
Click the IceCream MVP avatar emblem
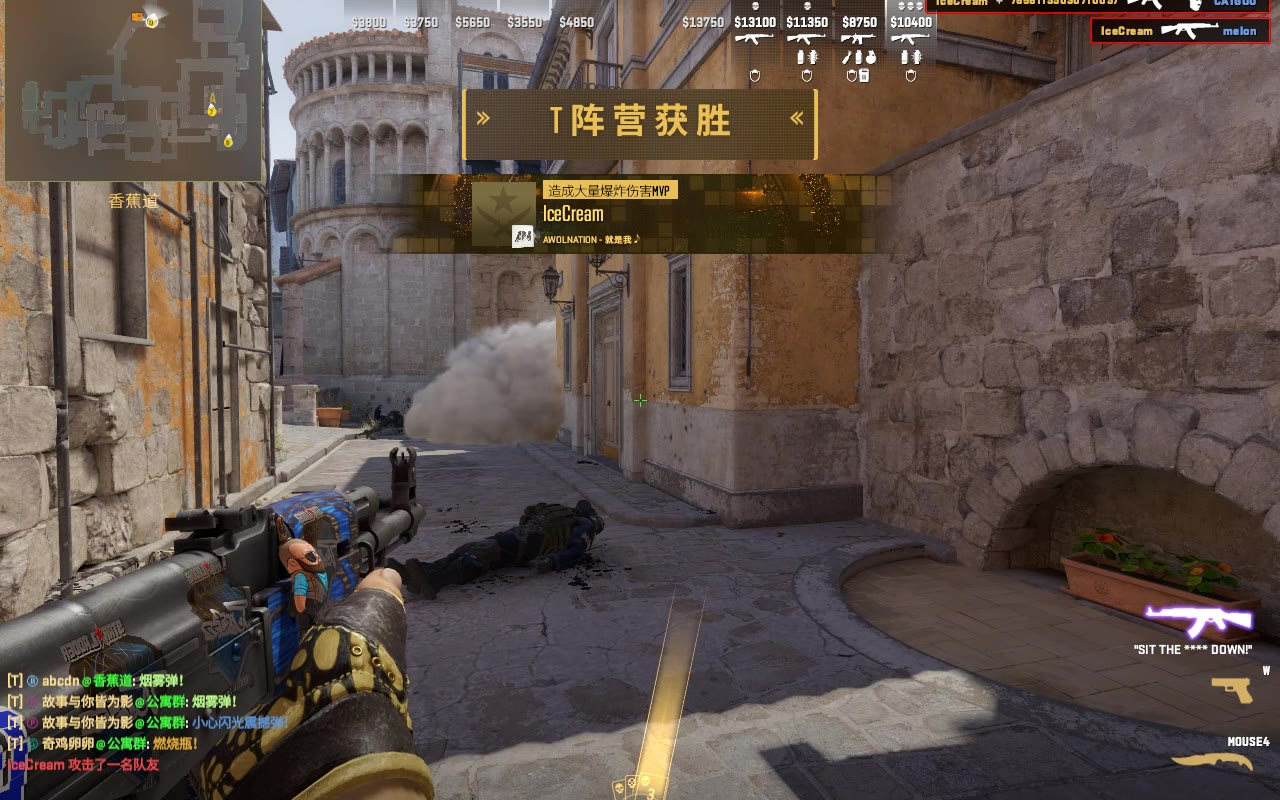(504, 214)
